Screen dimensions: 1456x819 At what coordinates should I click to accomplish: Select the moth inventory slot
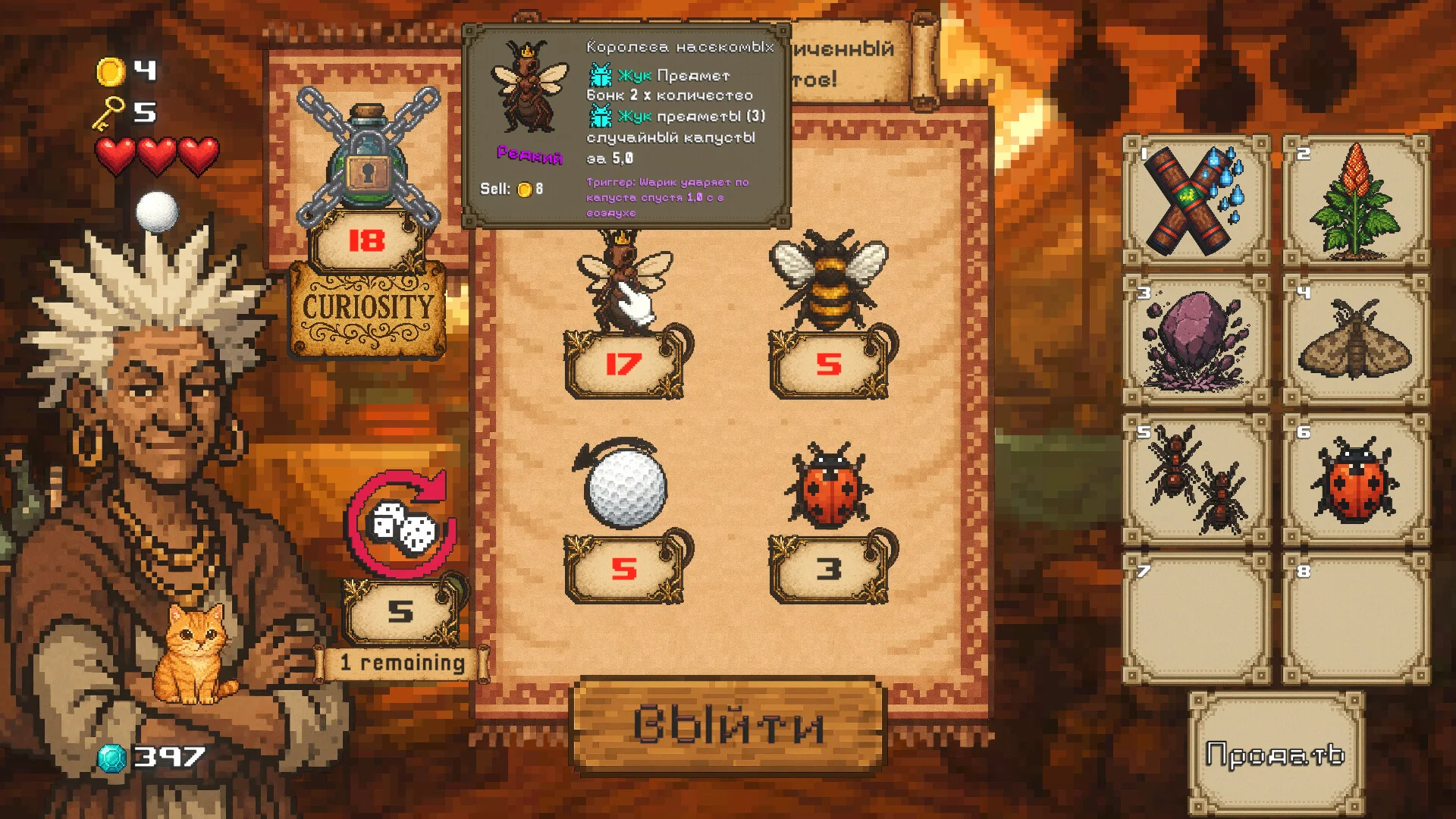(1356, 340)
